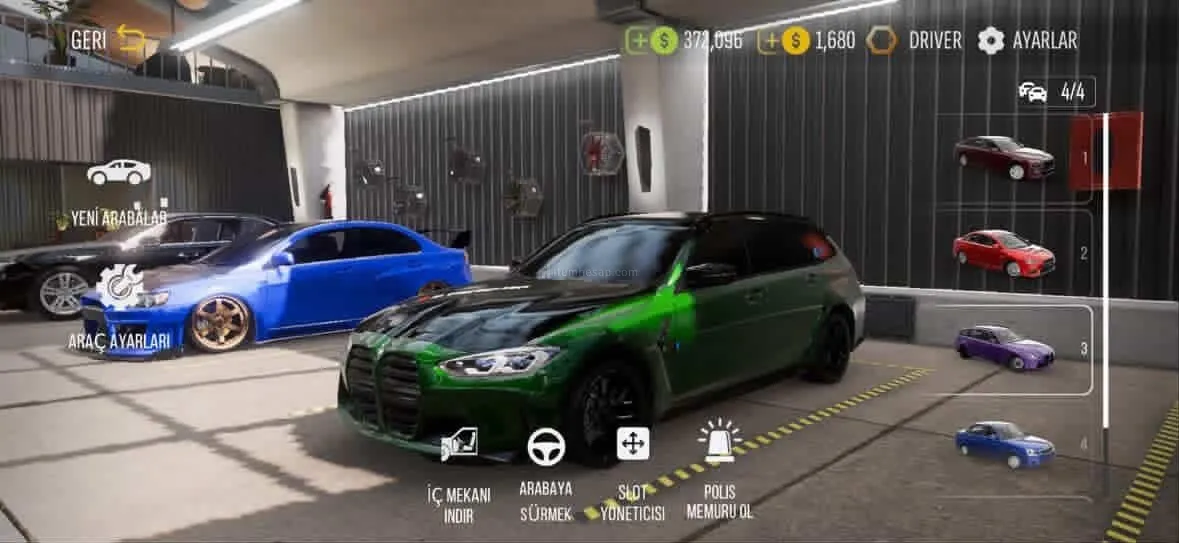Select the purple car in slot 3

(x=1004, y=347)
